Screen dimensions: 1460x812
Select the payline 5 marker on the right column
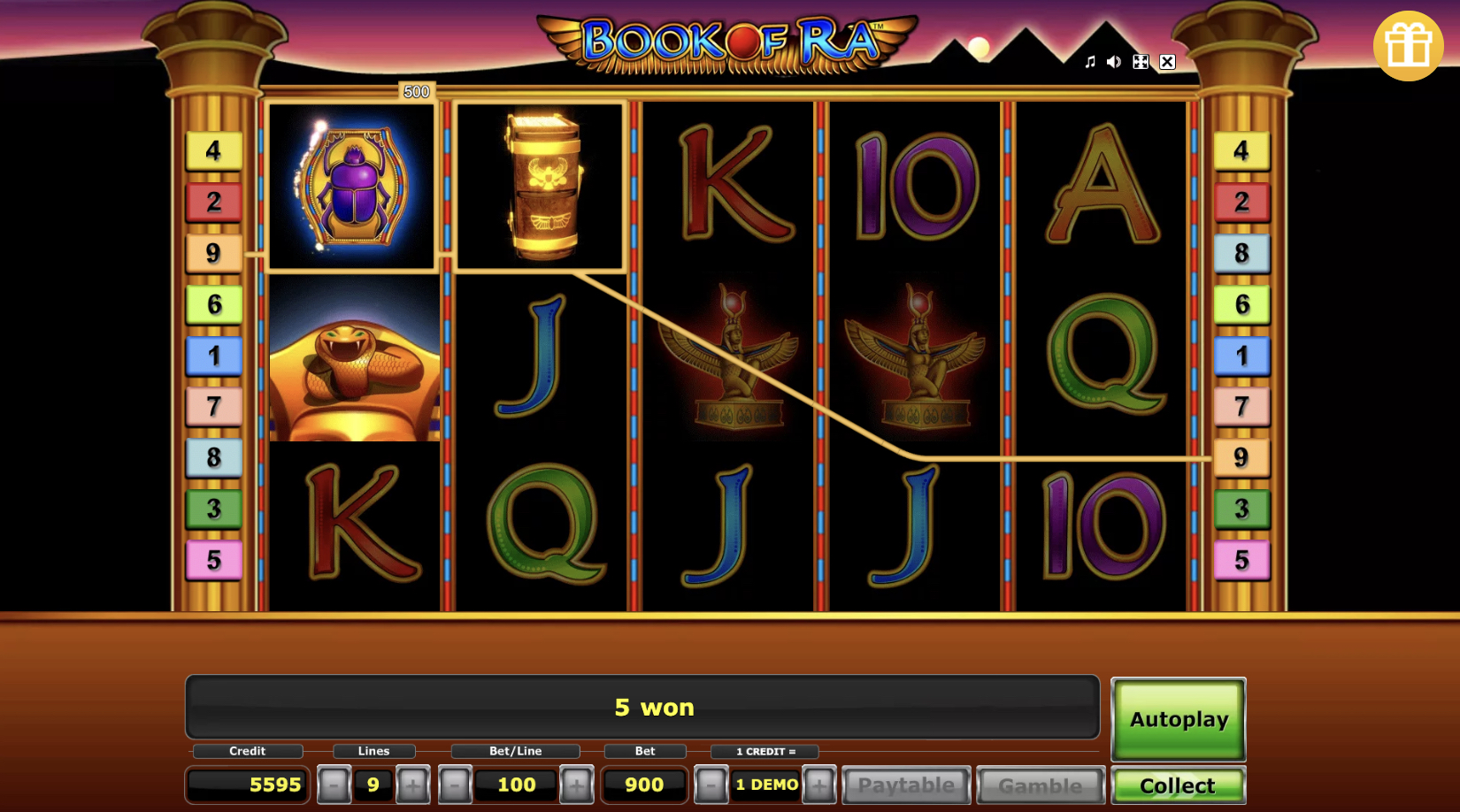(x=1241, y=559)
